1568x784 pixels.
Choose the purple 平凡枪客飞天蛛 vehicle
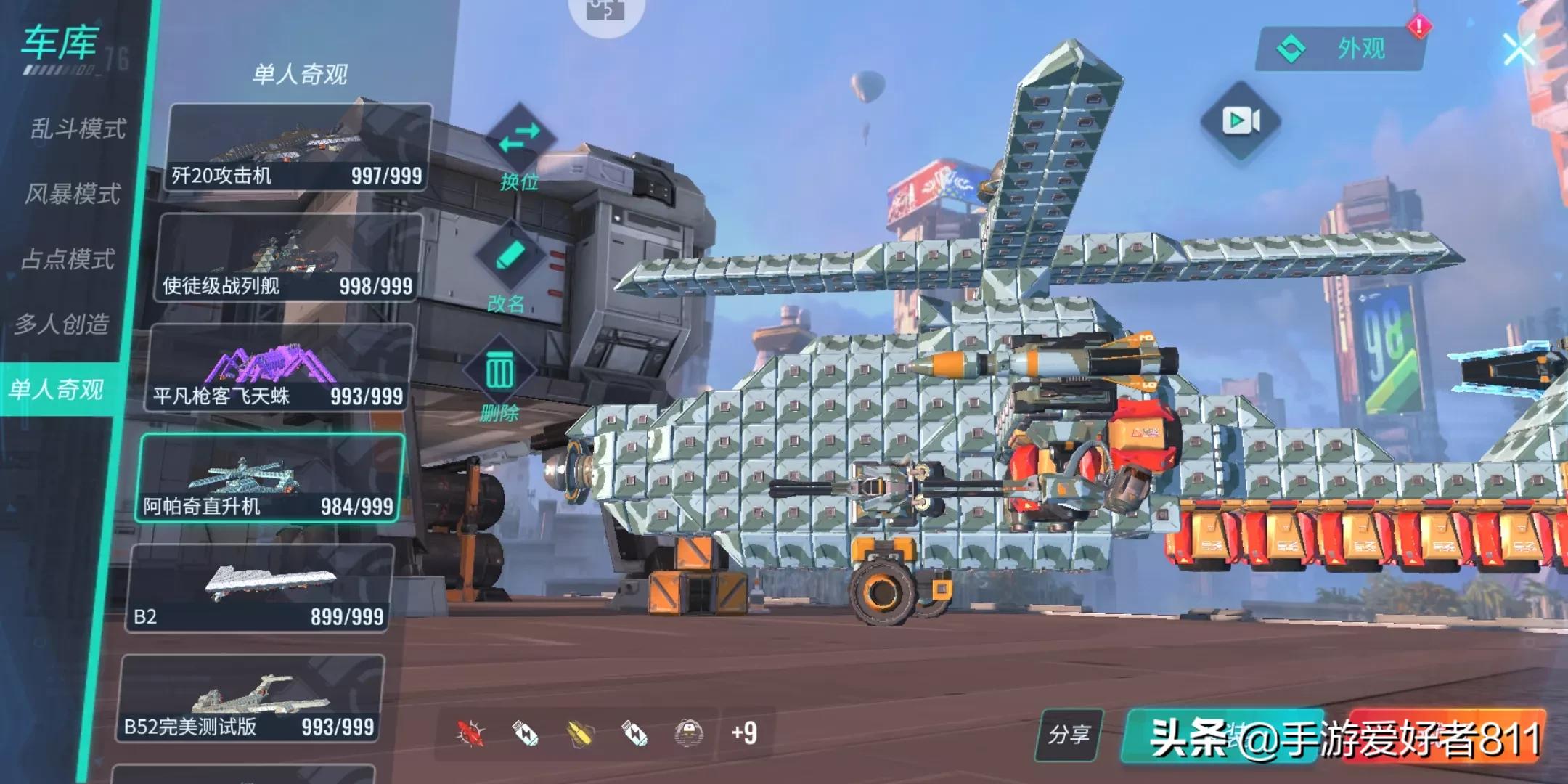(278, 369)
